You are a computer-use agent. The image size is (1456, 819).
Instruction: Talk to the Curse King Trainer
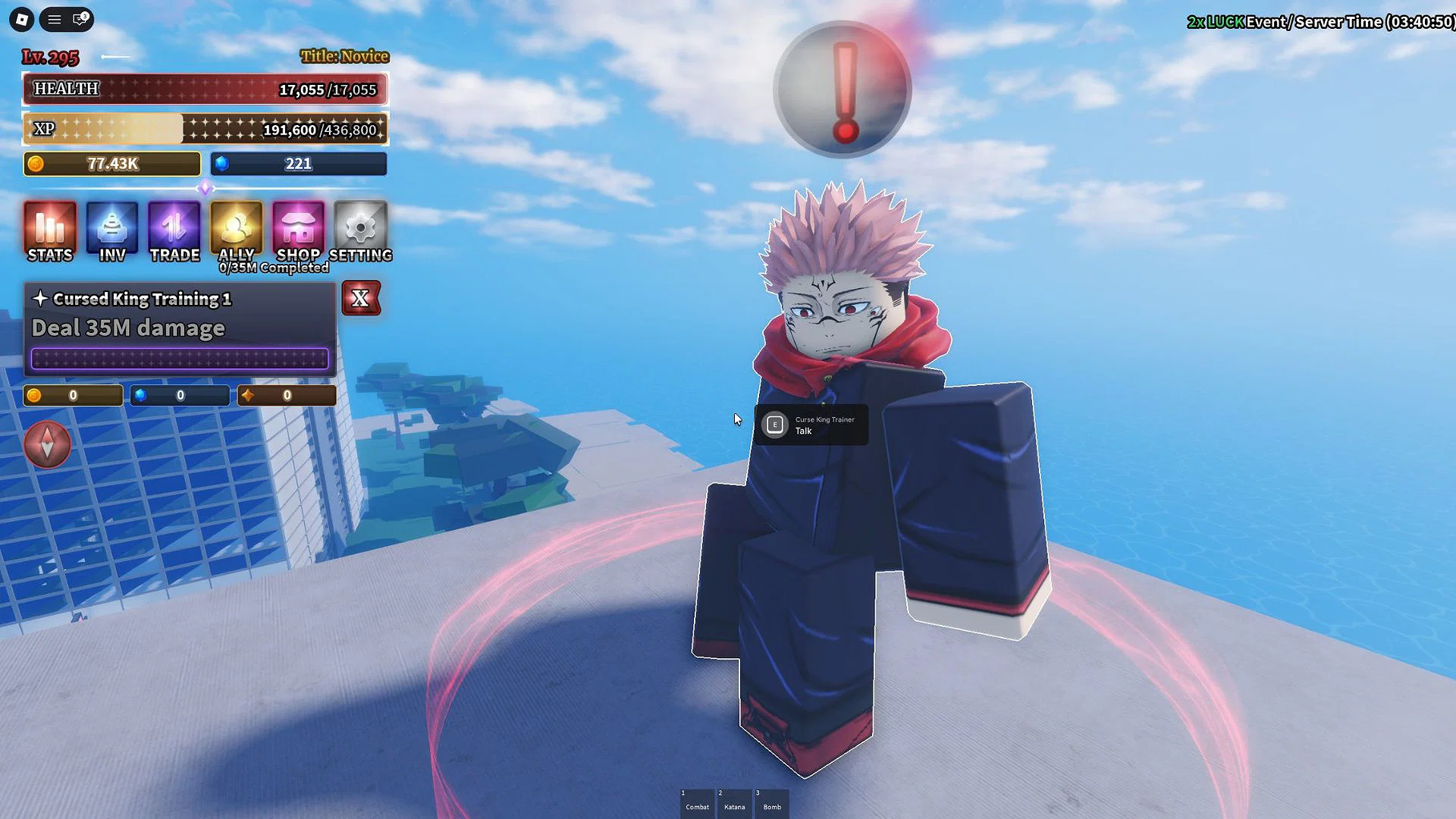[x=810, y=425]
